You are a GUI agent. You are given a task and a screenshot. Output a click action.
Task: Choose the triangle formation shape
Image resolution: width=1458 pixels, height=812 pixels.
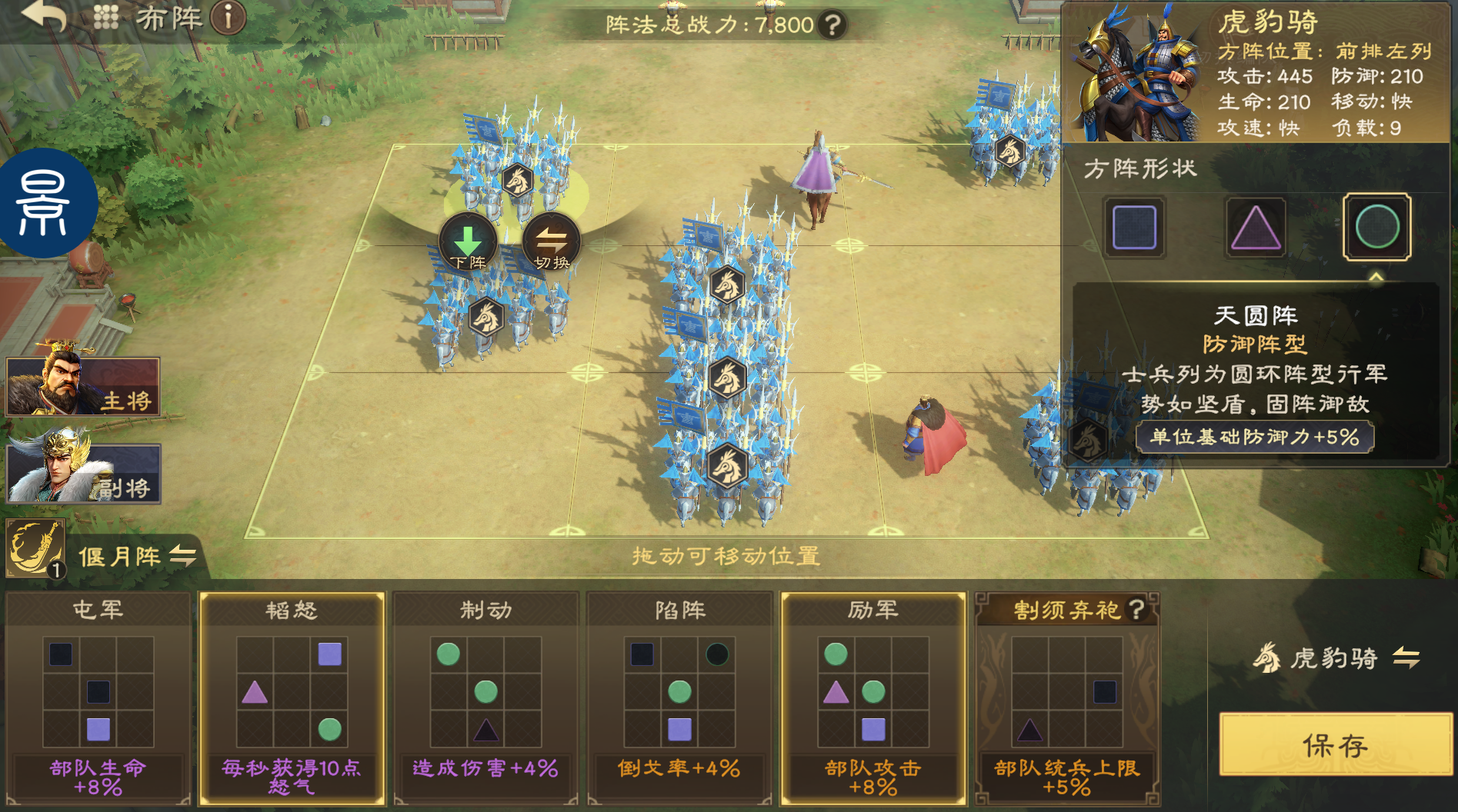[1255, 228]
